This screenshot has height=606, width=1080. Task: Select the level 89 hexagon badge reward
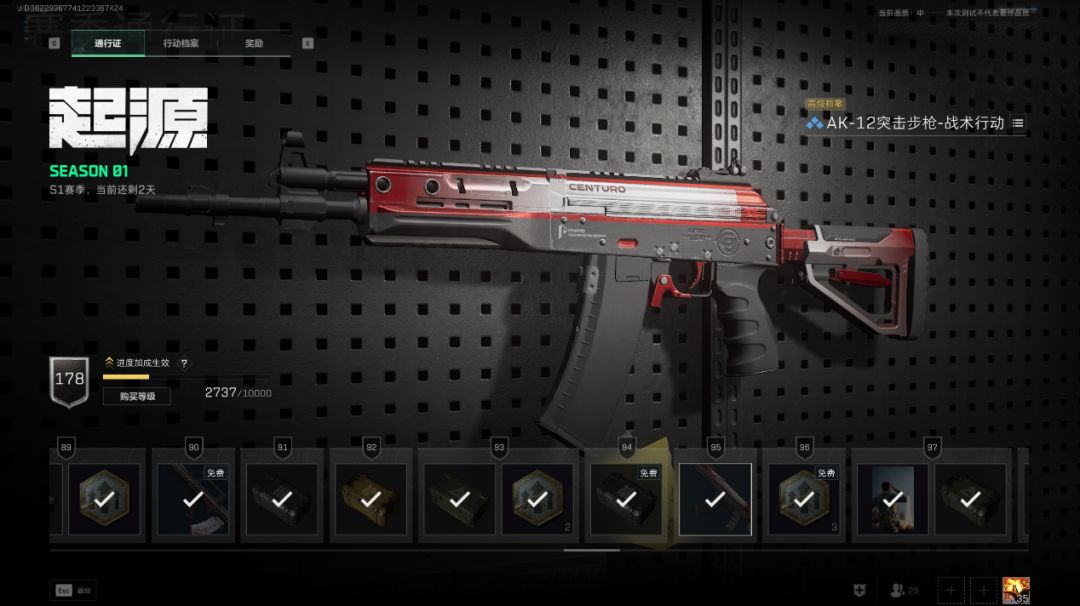[103, 498]
